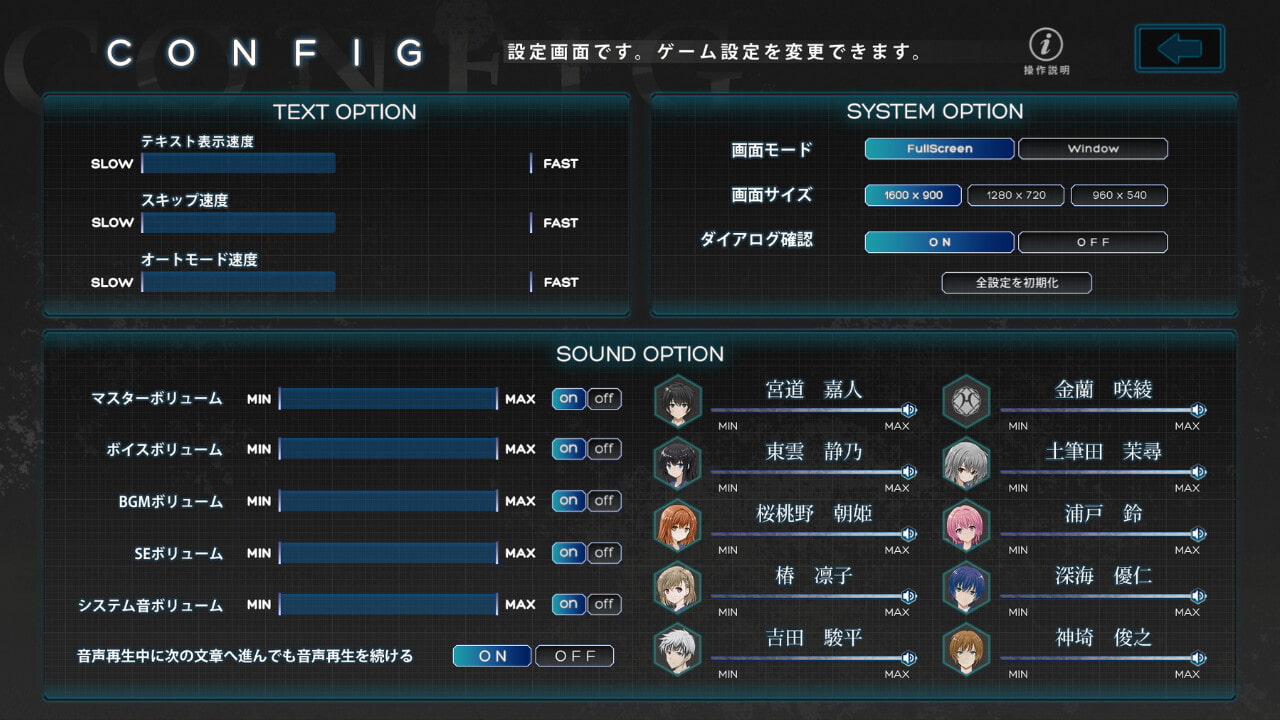Mute master volume with its off button

click(604, 399)
